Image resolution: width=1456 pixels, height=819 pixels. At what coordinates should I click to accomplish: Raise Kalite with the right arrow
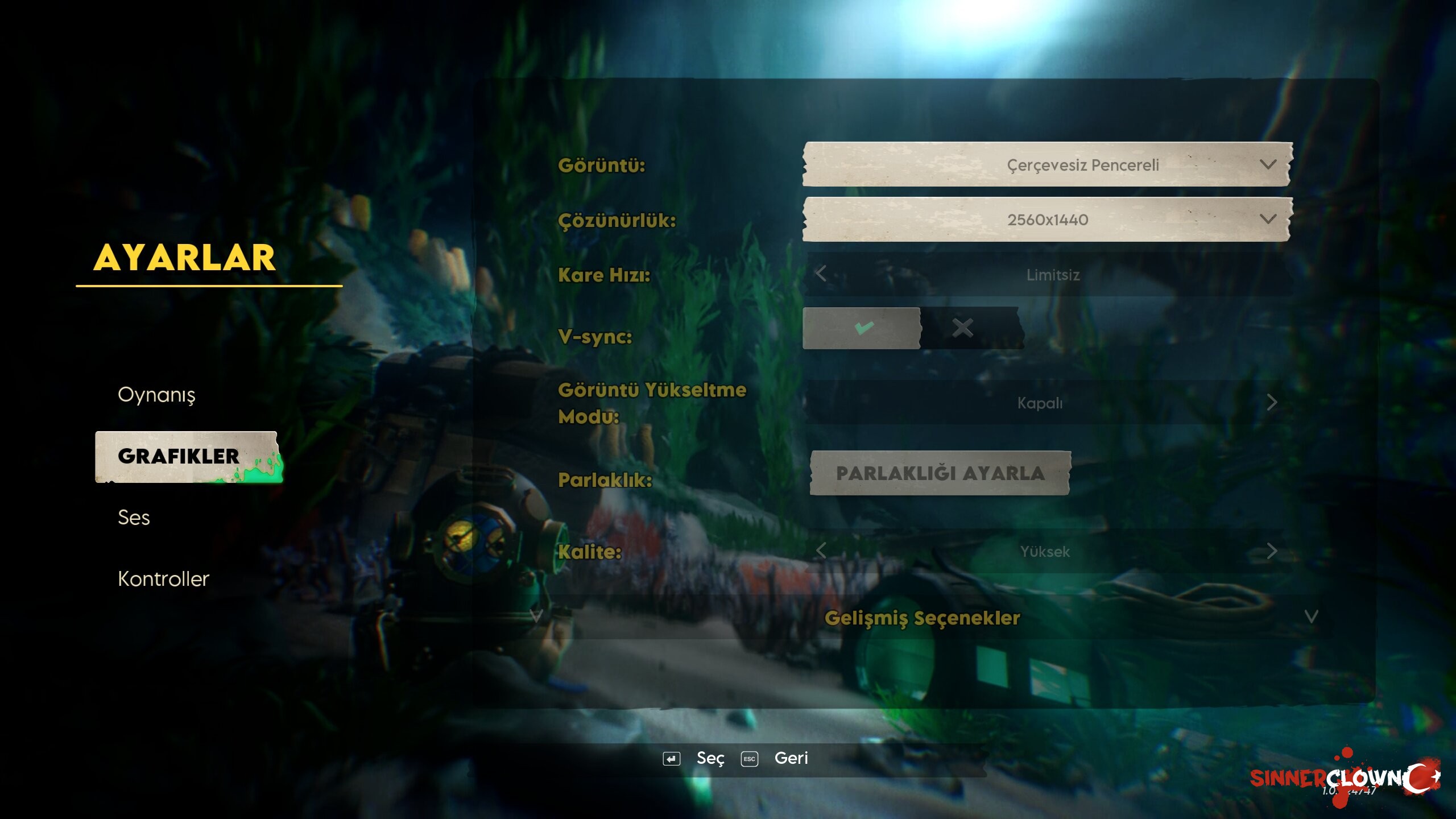click(x=1272, y=551)
